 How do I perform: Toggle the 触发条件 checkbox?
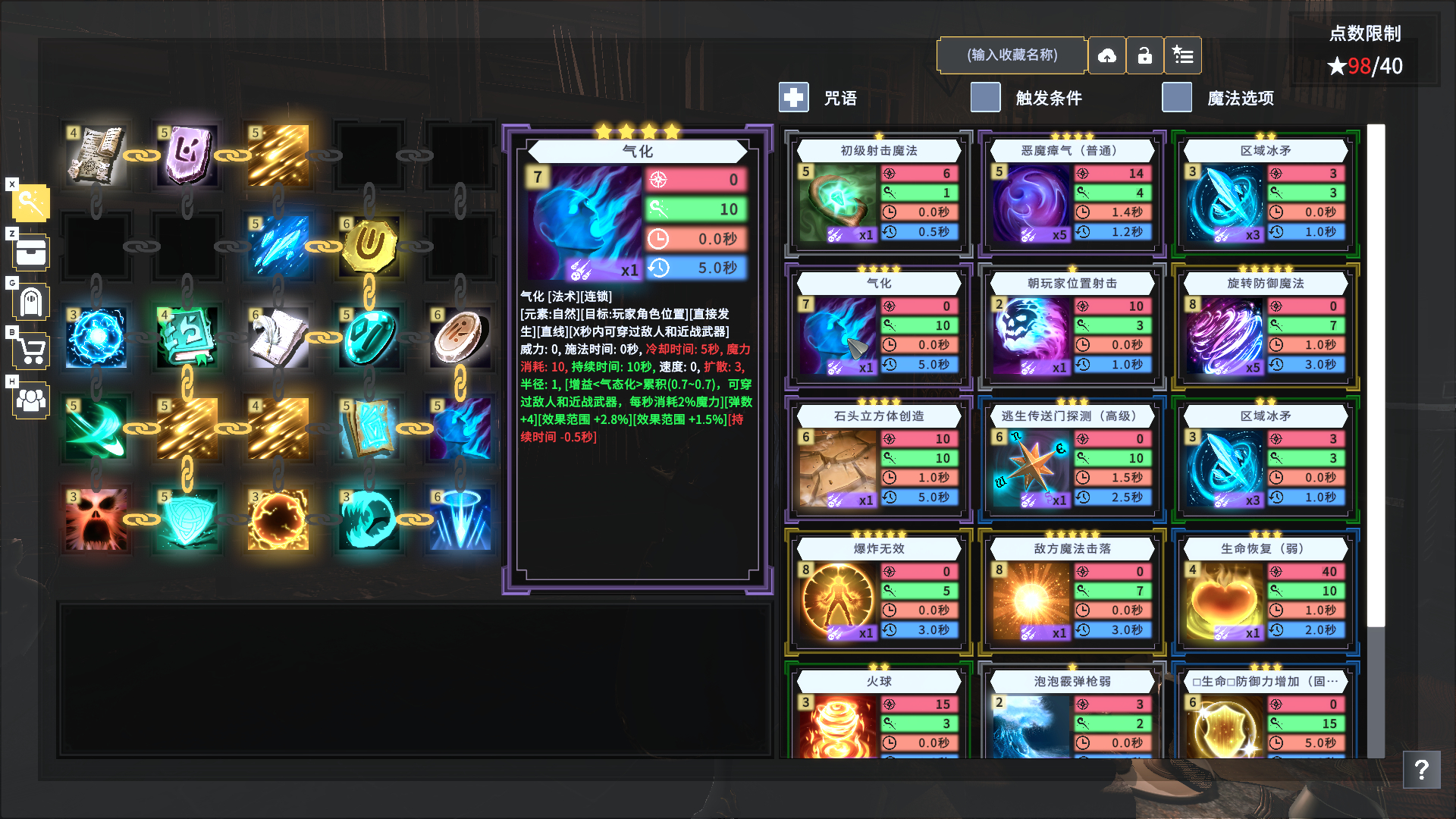(x=985, y=97)
